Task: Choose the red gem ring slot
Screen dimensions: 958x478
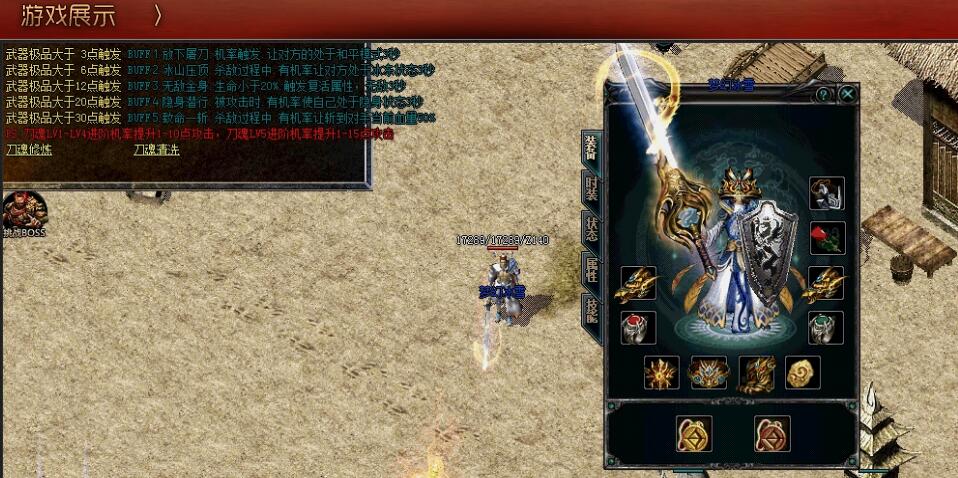Action: coord(638,328)
